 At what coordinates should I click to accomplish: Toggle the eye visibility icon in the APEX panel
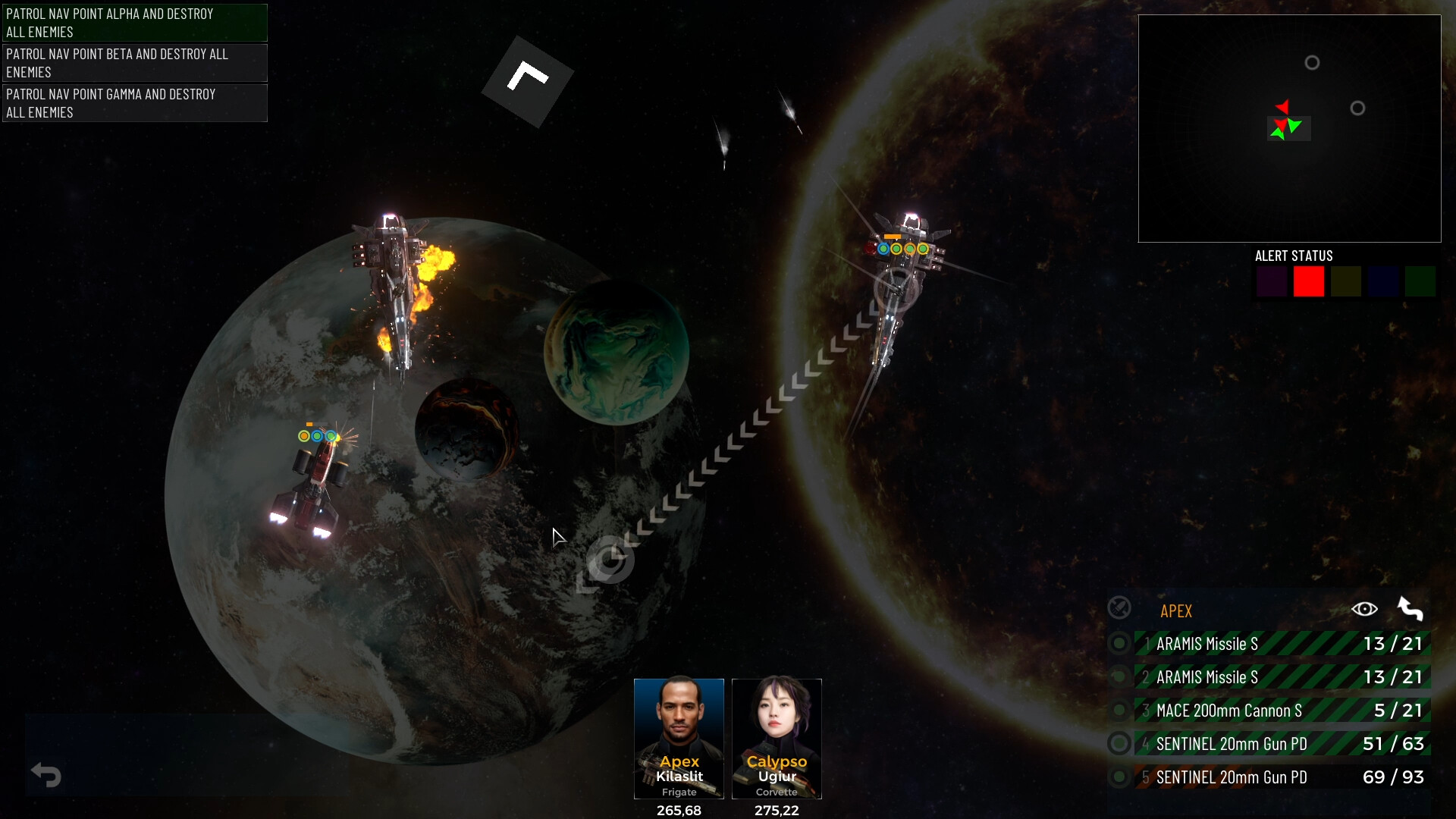coord(1366,609)
